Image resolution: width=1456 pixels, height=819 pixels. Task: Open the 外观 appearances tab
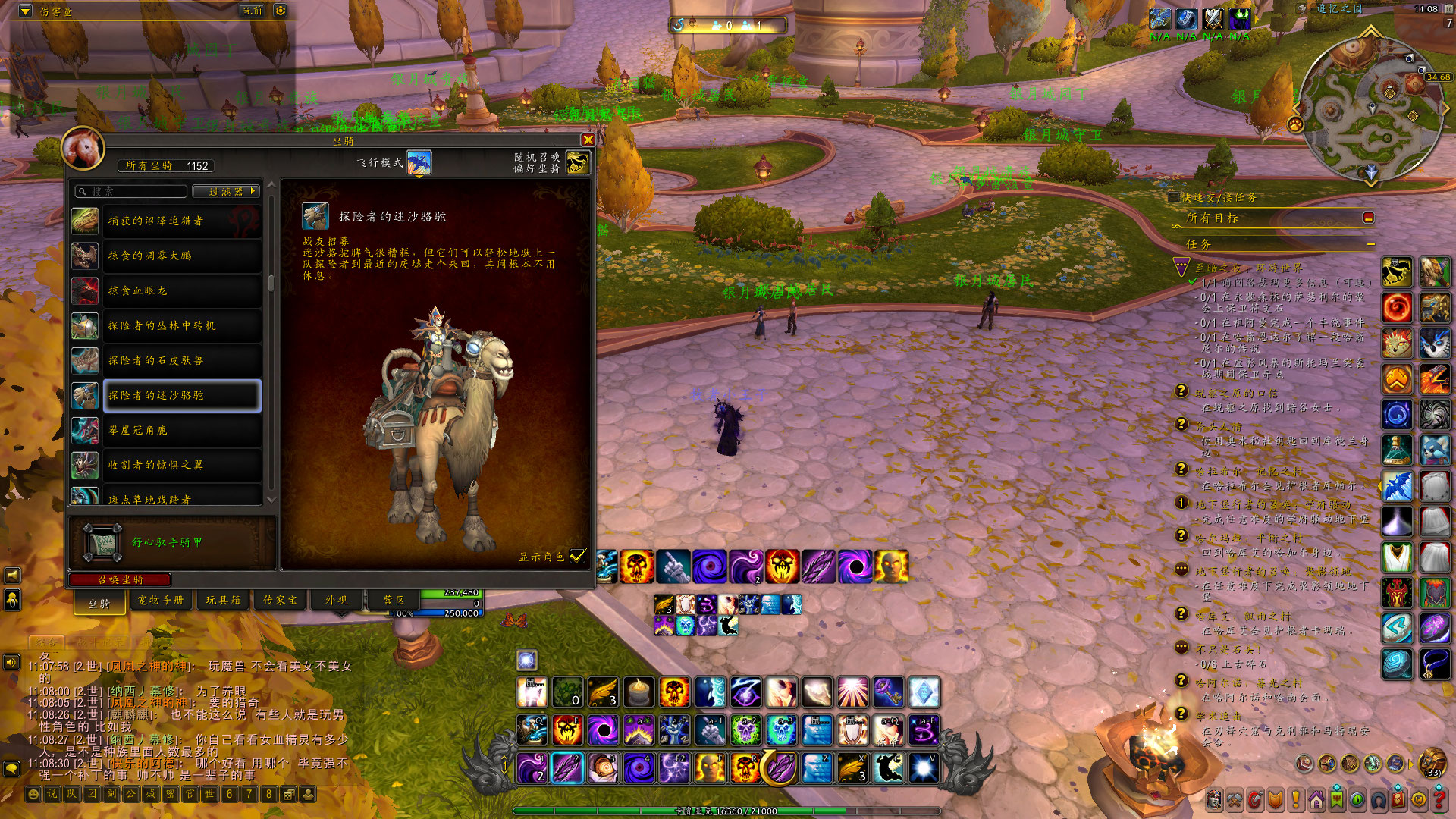336,600
